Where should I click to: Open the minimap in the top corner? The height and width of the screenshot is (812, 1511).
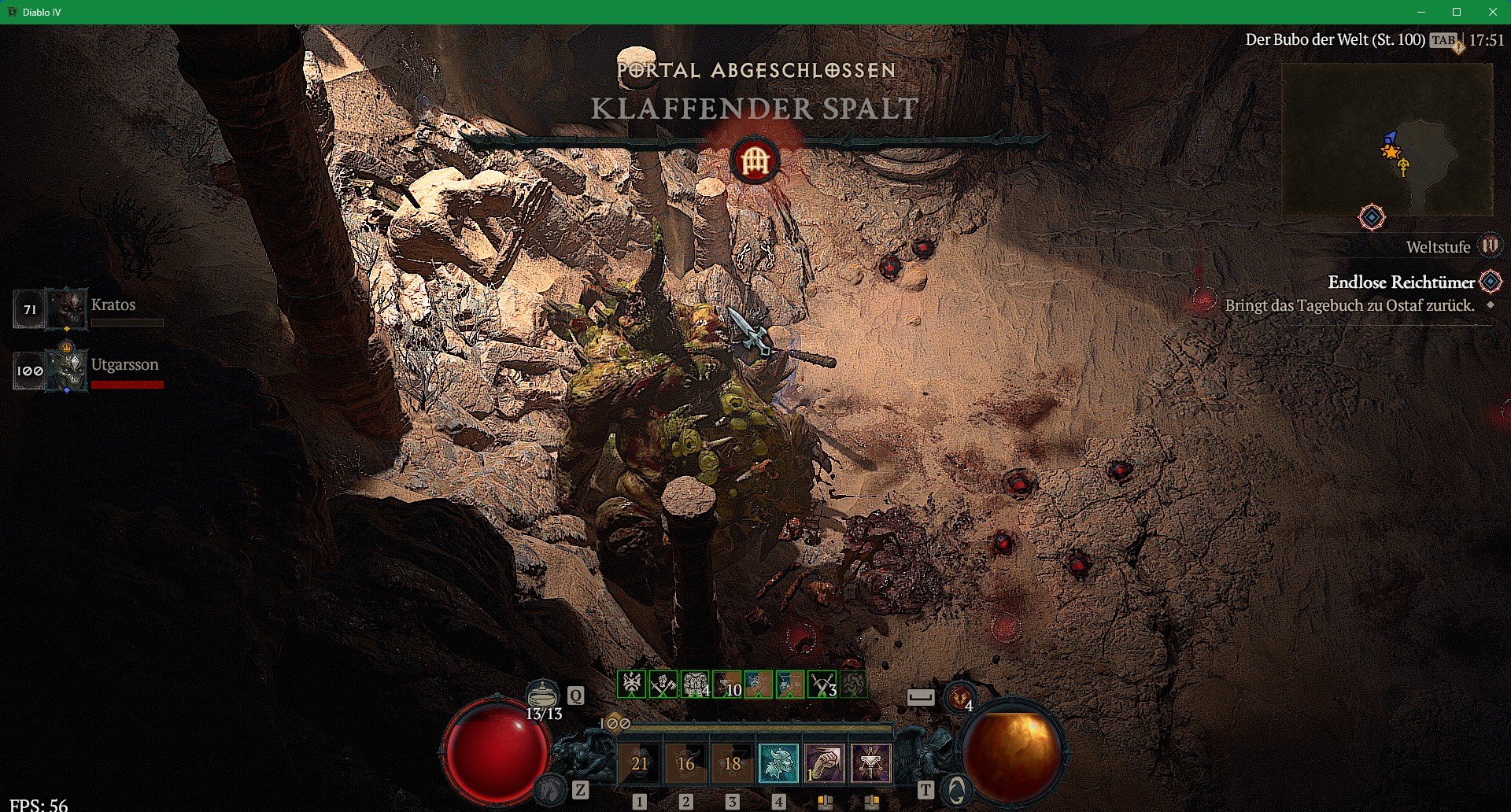click(1387, 139)
